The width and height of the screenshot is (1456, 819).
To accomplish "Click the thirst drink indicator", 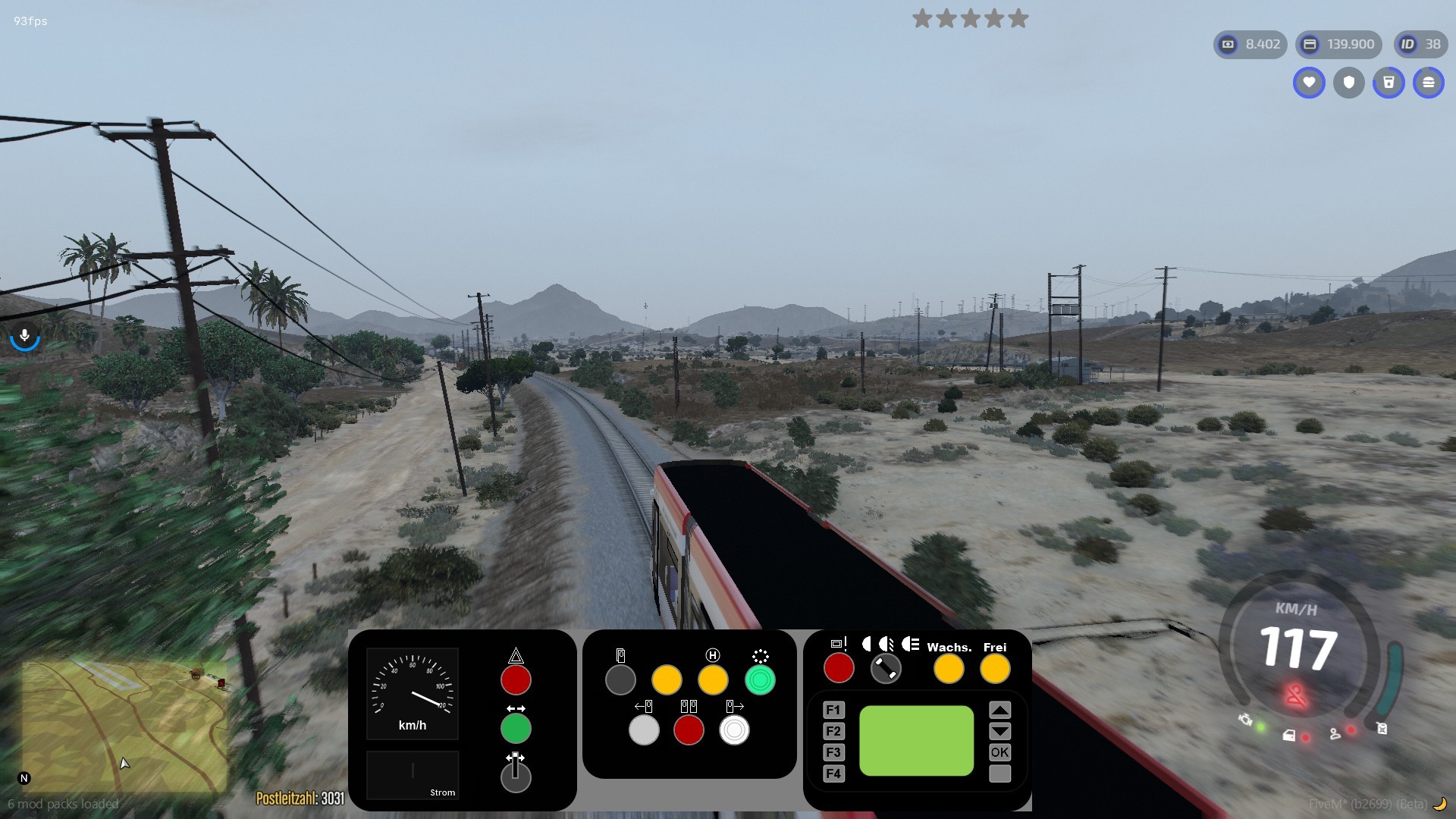I will 1390,83.
